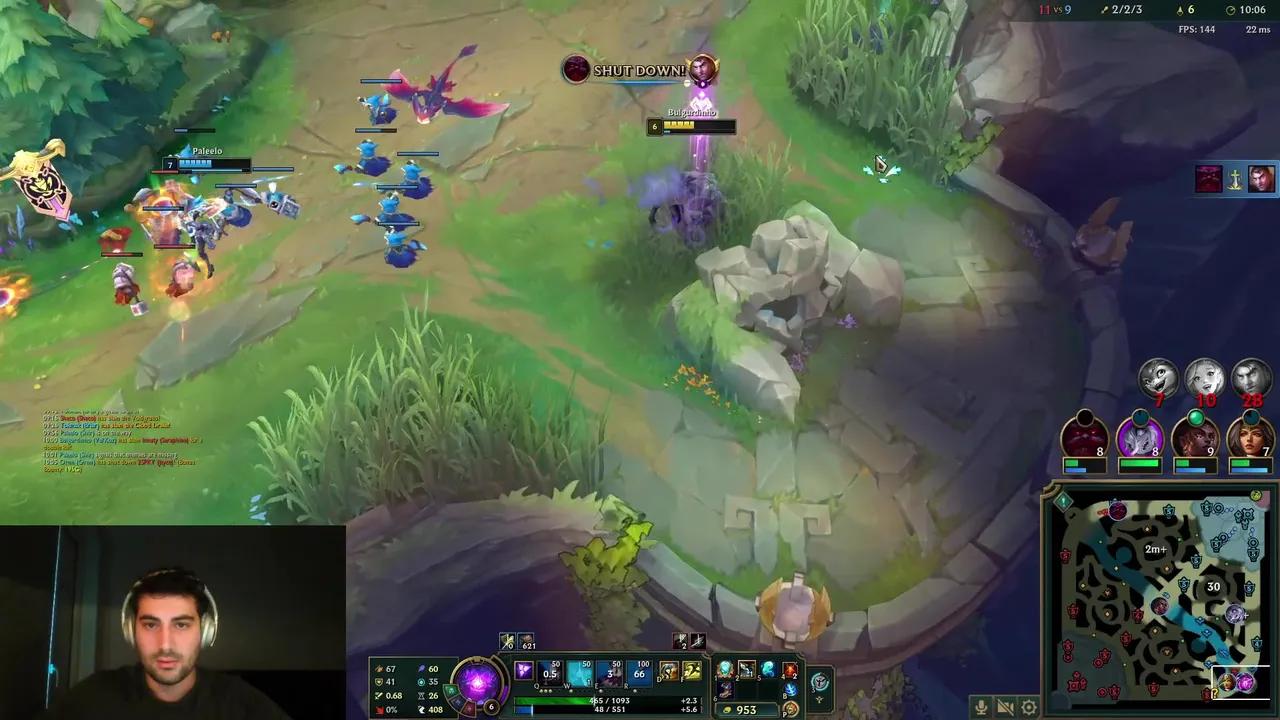Viewport: 1280px width, 720px height.
Task: Select the selected-target portrait frame on the right edge
Action: click(x=1260, y=180)
